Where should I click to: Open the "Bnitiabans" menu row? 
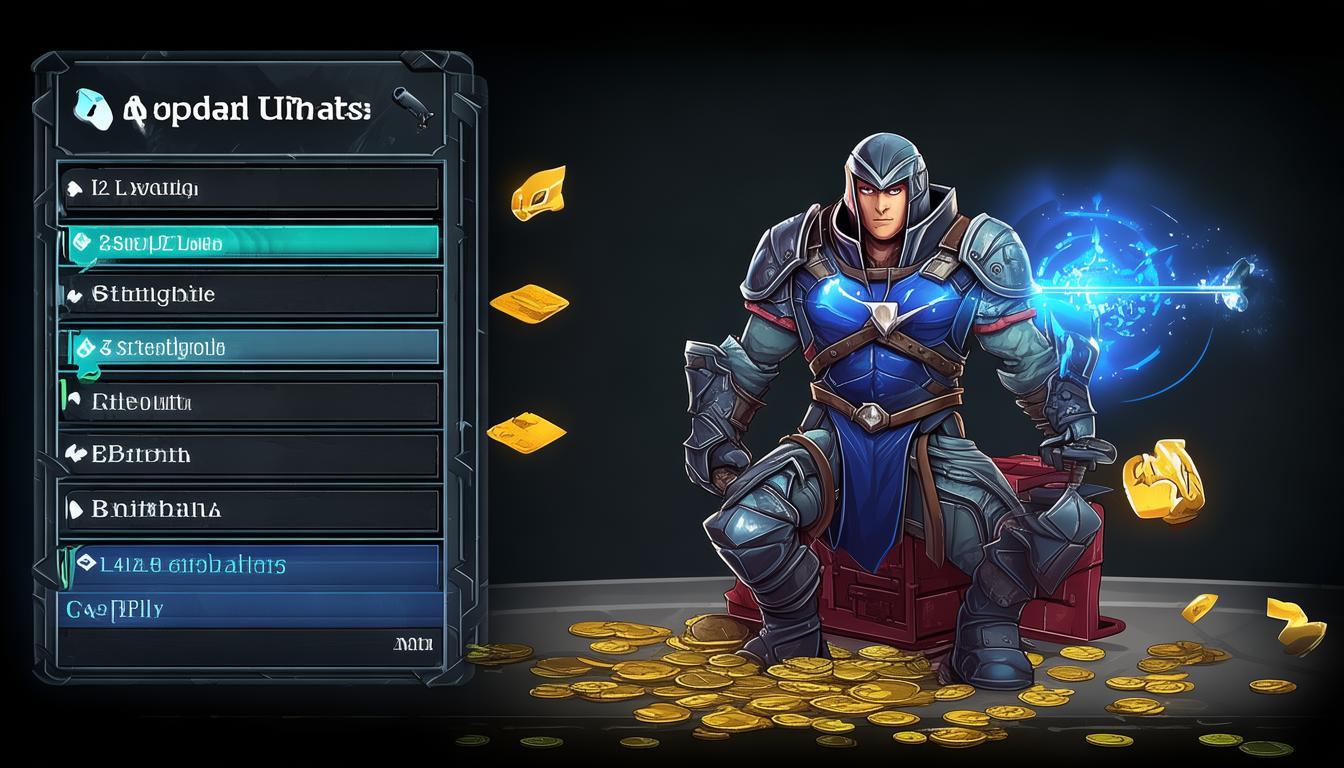pyautogui.click(x=250, y=509)
